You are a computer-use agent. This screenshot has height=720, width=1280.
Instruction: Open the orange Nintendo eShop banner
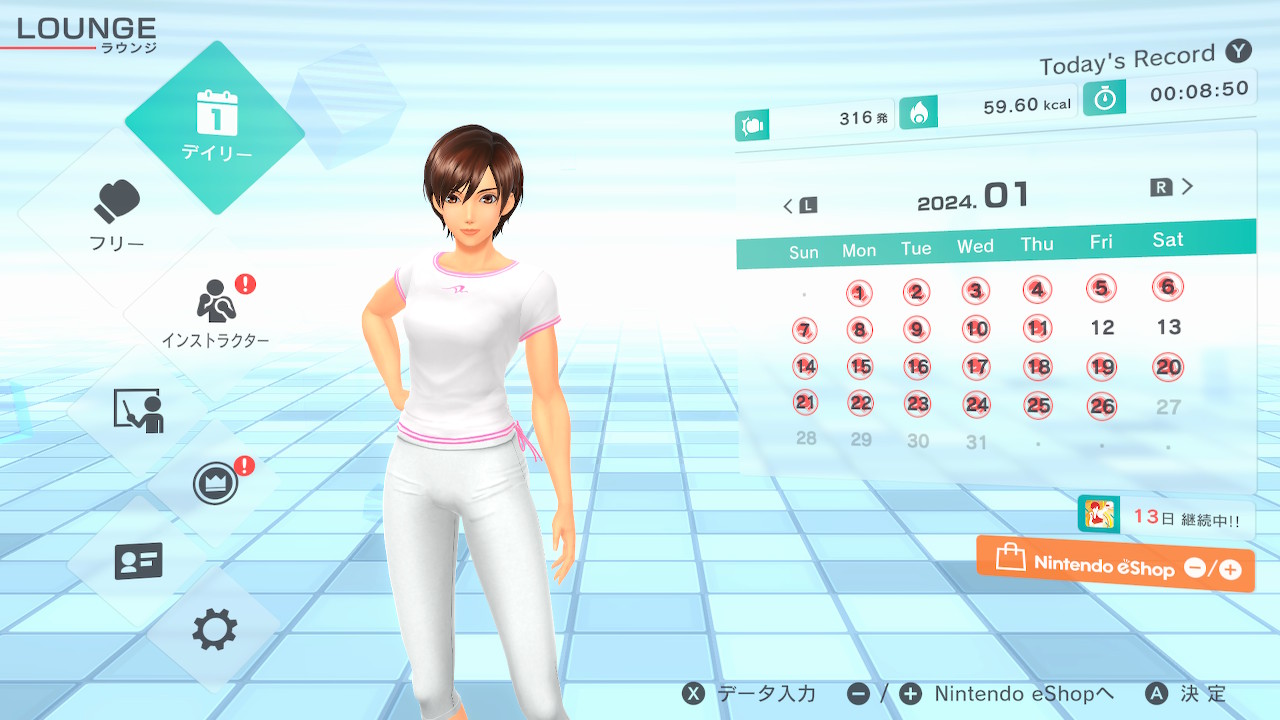click(x=1115, y=565)
